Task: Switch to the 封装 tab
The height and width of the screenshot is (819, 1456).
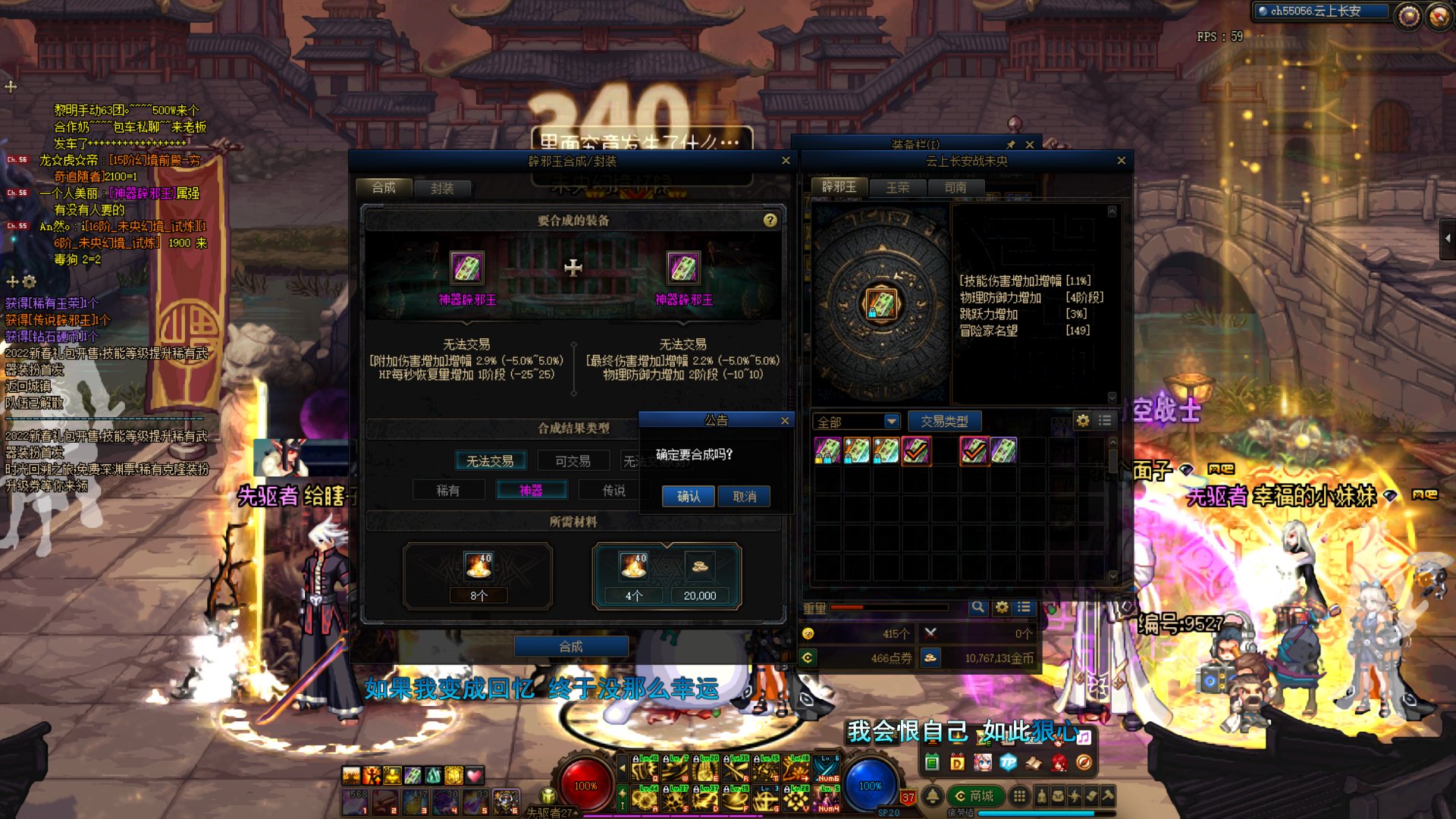Action: click(x=441, y=188)
